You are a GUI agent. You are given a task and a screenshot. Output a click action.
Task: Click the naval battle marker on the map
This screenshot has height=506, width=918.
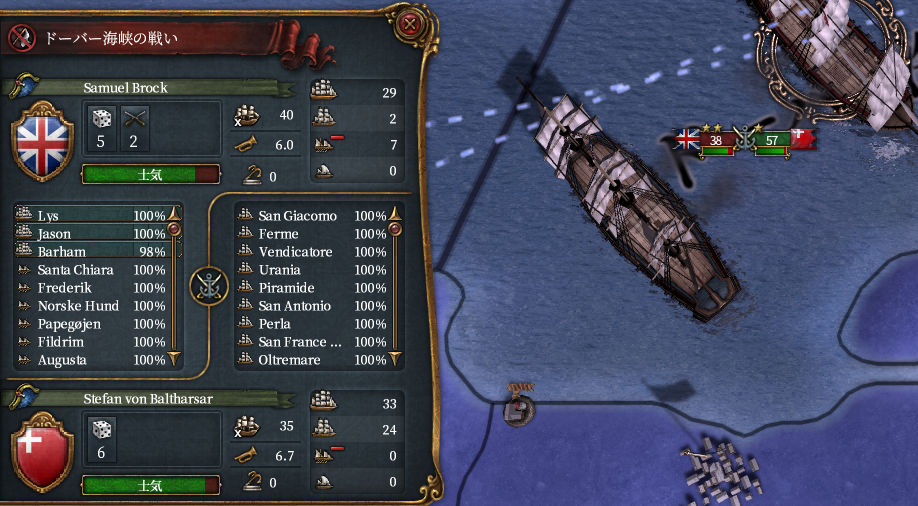pos(744,139)
